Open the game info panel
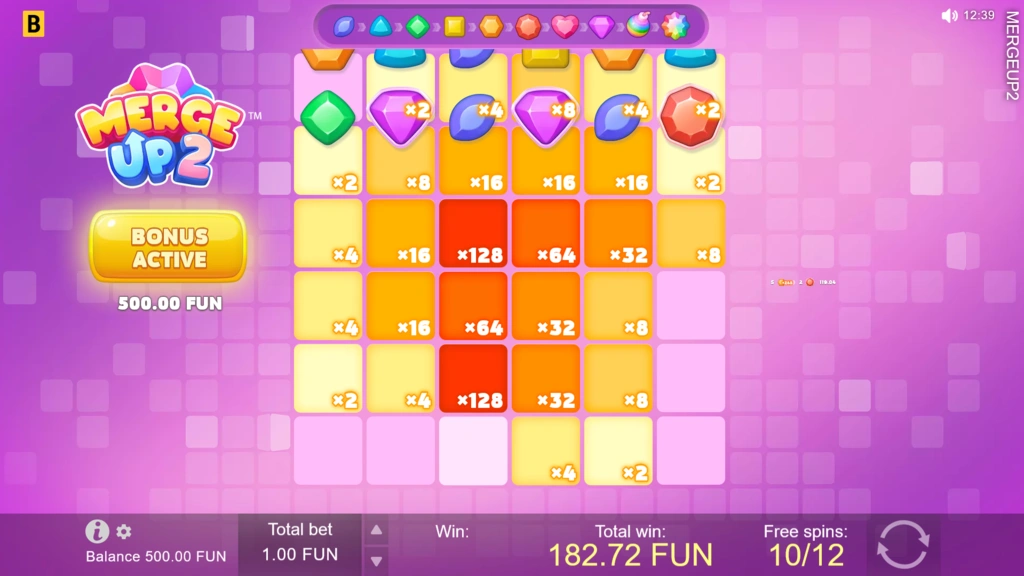 pyautogui.click(x=97, y=531)
